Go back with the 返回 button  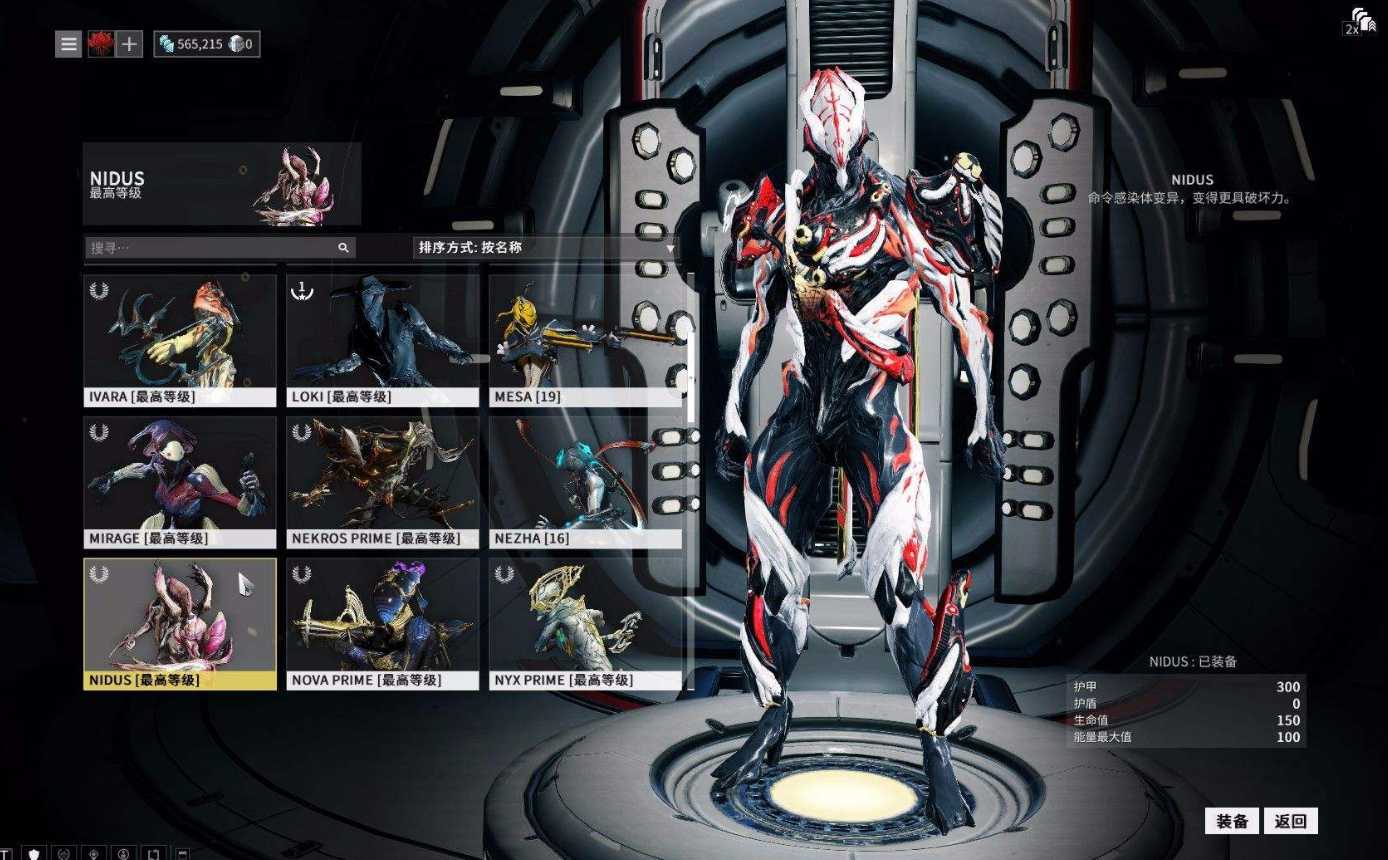tap(1290, 821)
